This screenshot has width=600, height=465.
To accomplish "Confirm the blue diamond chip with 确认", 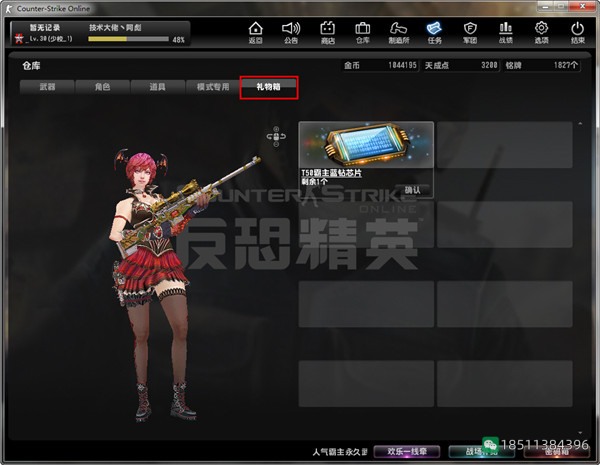I will (413, 189).
